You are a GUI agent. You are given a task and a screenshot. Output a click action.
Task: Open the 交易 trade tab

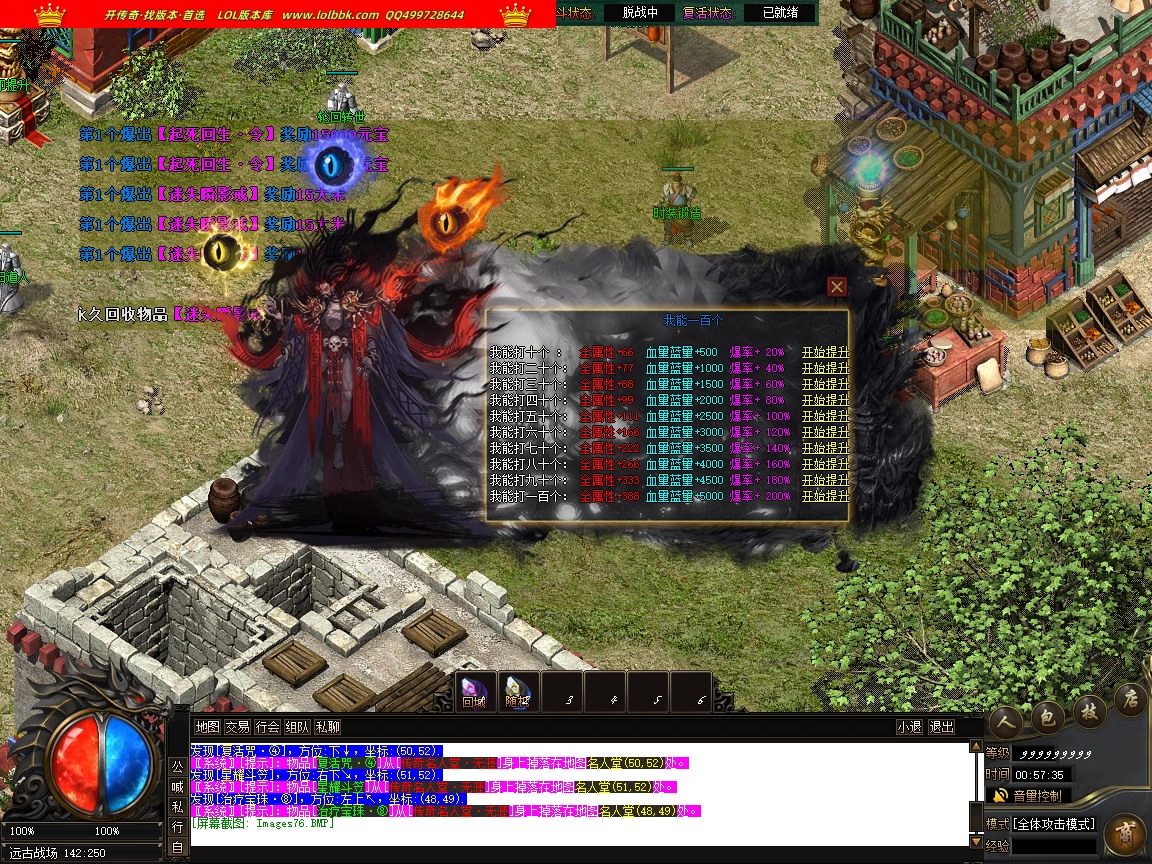[x=237, y=727]
